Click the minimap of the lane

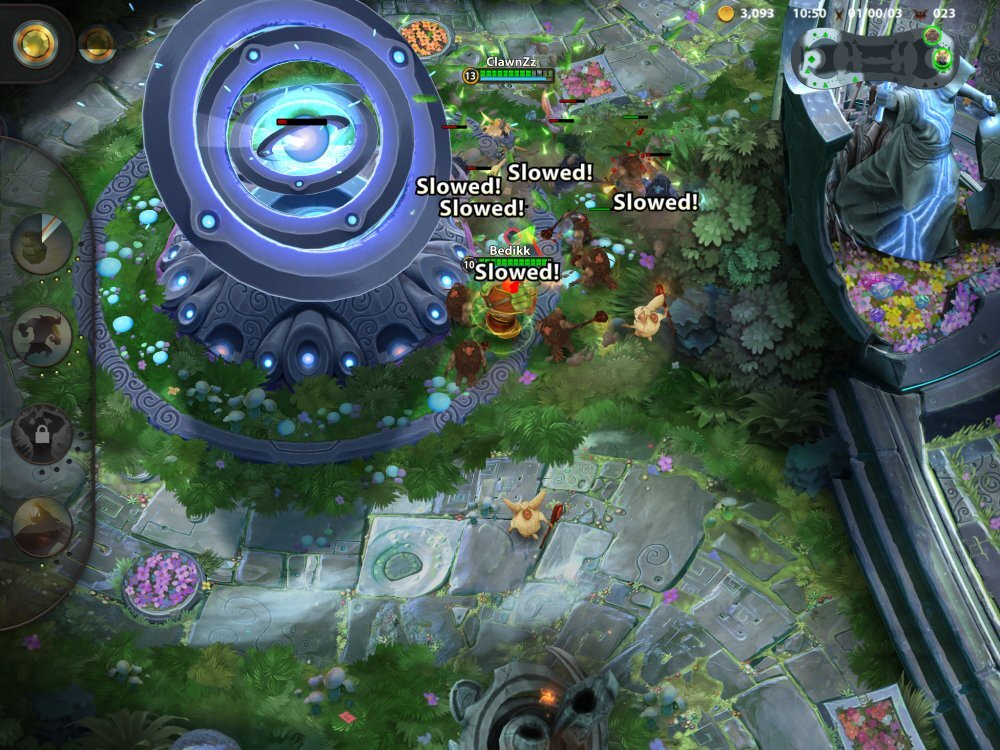(x=870, y=55)
